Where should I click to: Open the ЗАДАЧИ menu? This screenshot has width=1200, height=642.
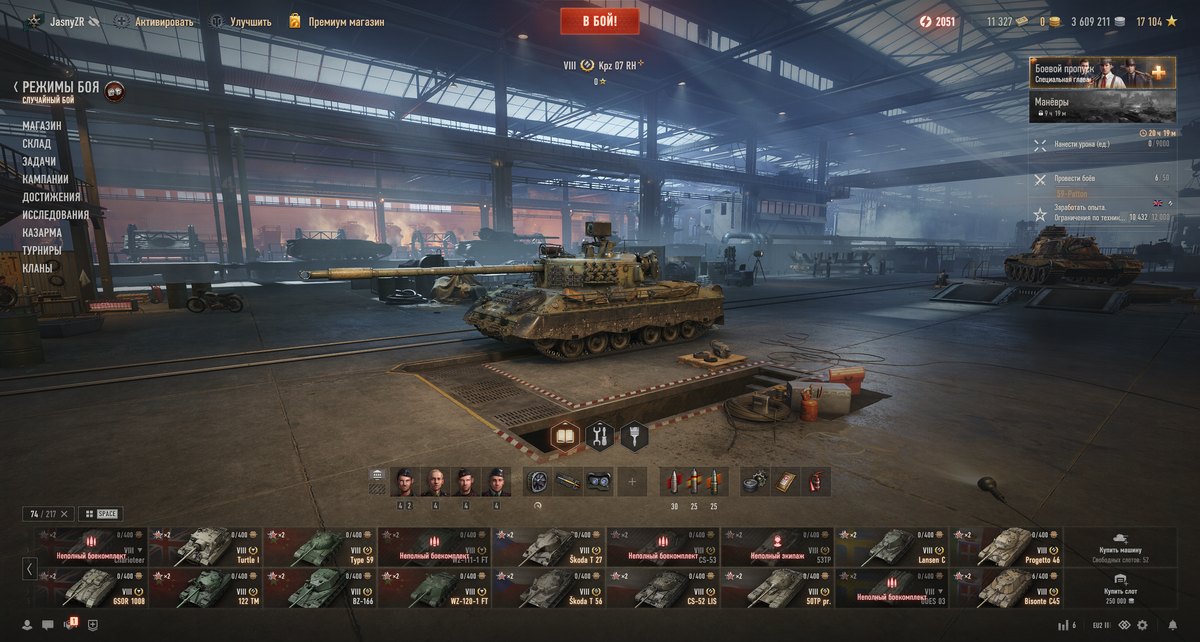pos(40,162)
